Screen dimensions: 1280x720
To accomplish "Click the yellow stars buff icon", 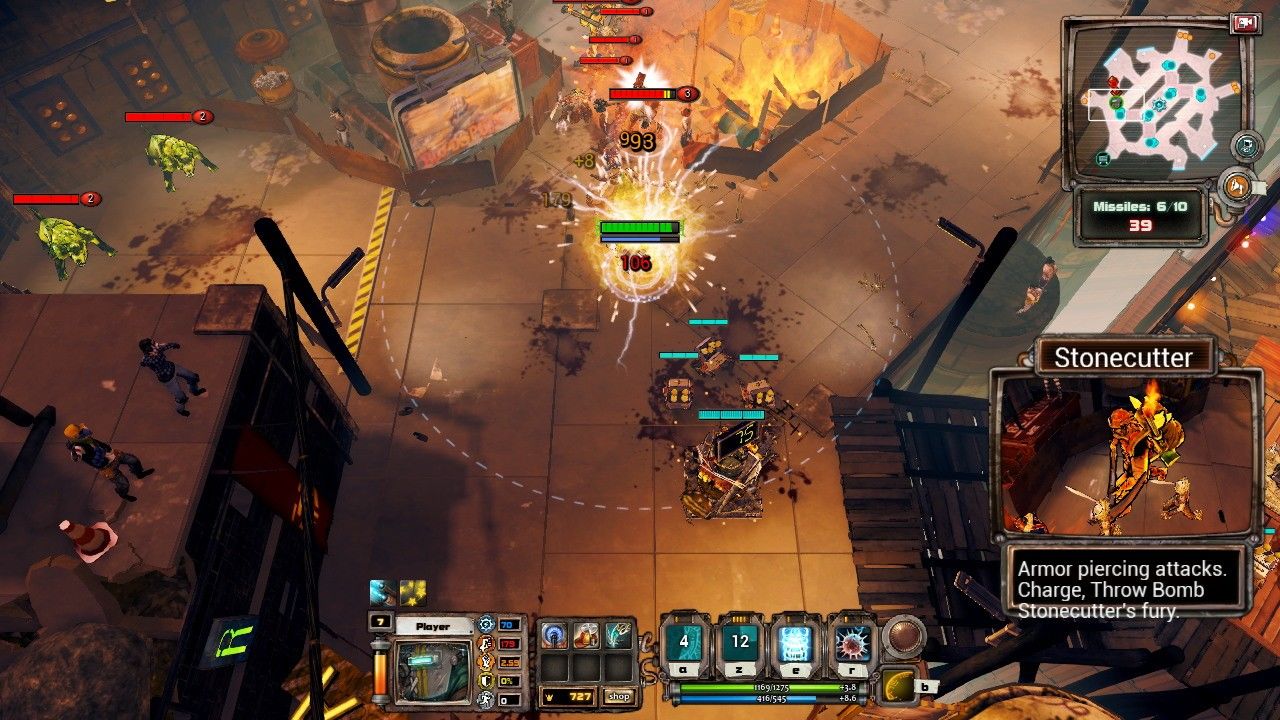I will (x=413, y=593).
